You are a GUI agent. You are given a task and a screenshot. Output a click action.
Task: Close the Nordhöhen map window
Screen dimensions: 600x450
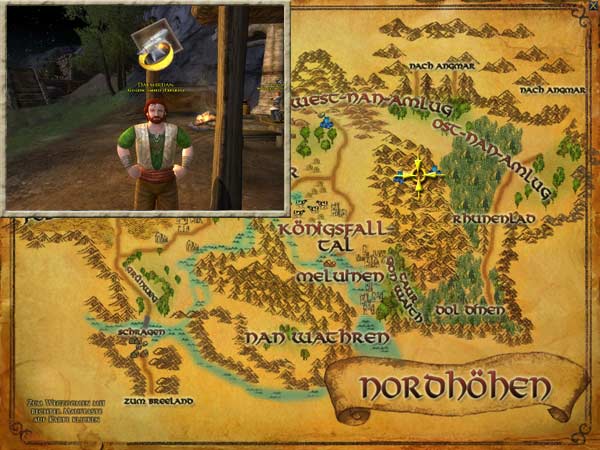pos(591,6)
